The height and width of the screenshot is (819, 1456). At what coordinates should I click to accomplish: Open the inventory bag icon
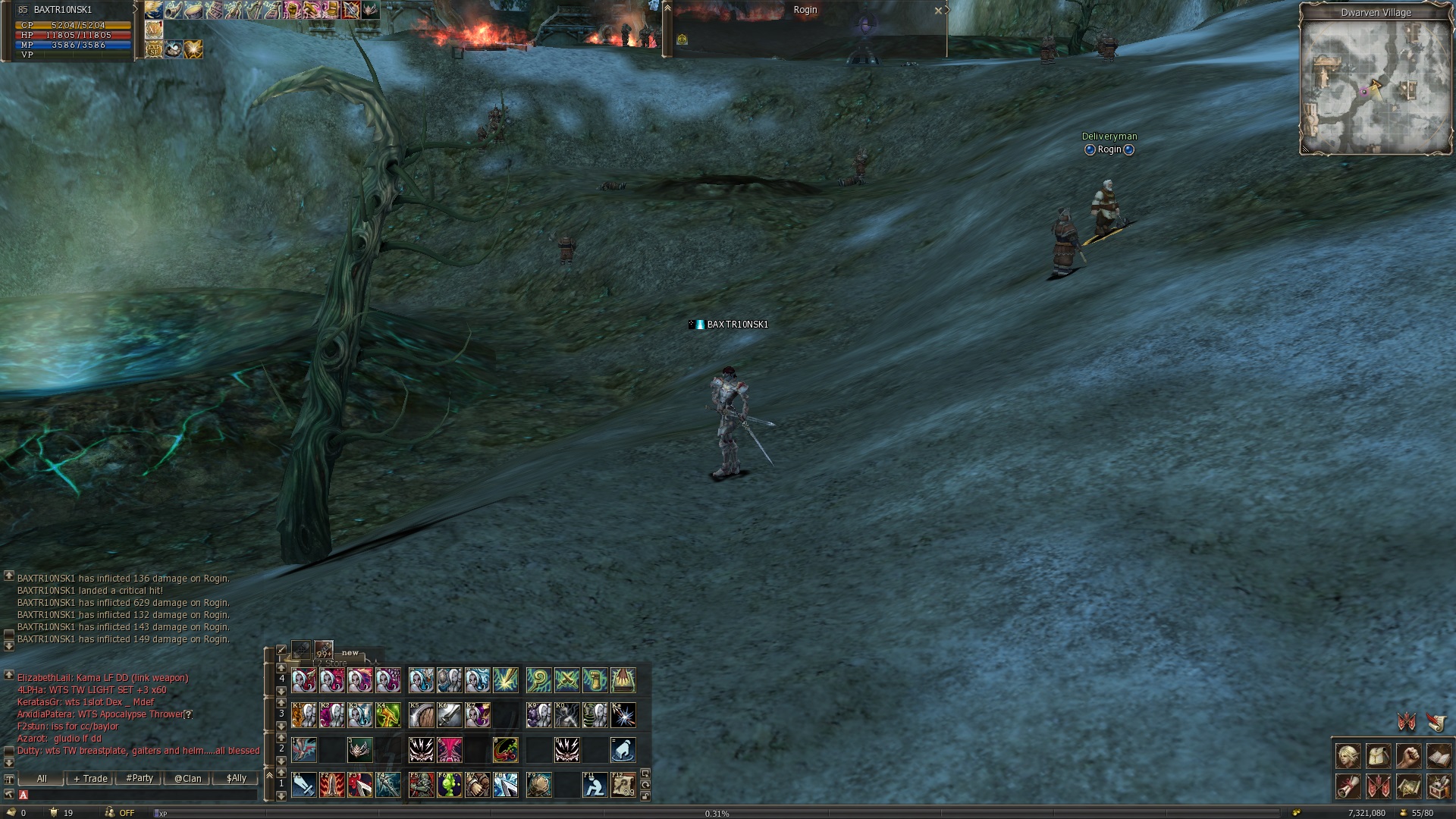coord(1379,757)
